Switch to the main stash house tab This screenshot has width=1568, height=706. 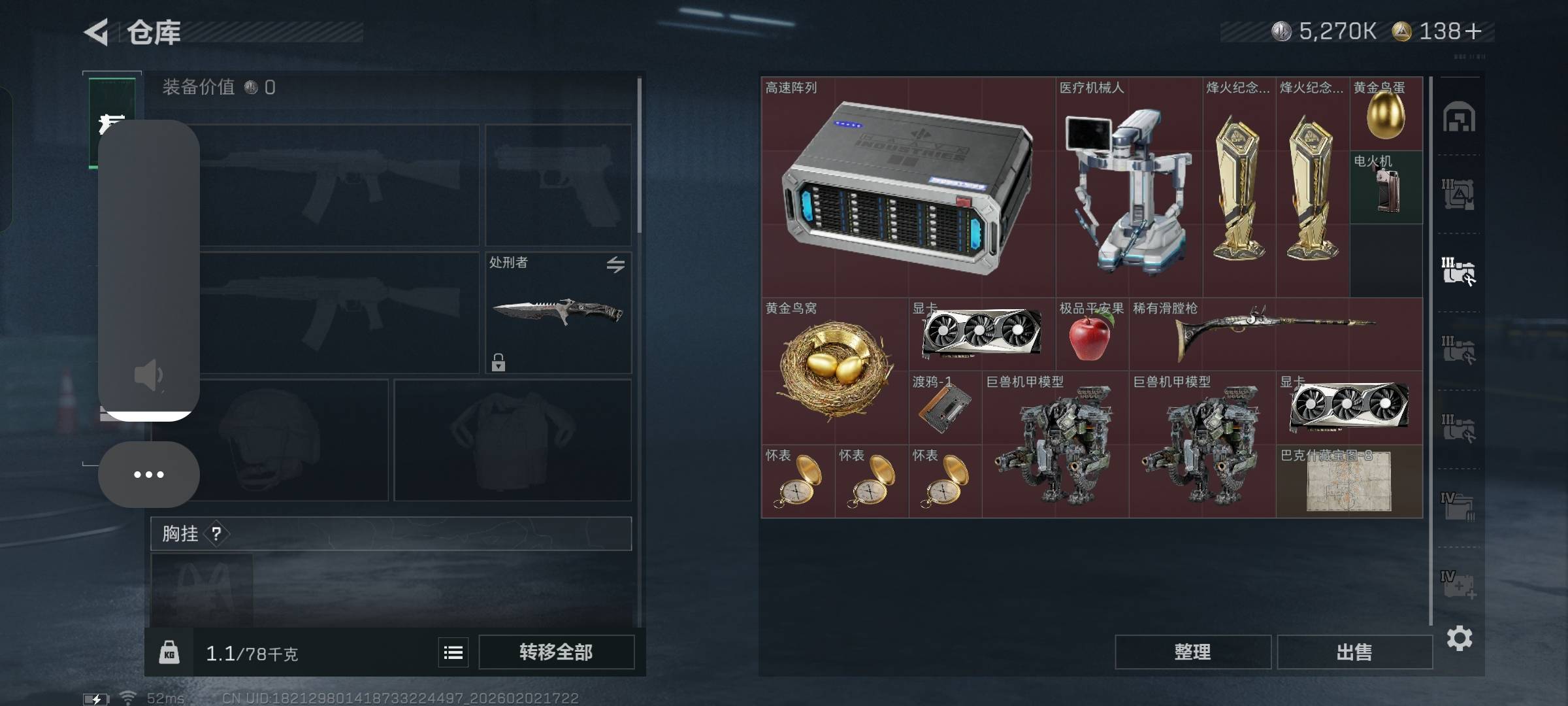pos(1459,118)
